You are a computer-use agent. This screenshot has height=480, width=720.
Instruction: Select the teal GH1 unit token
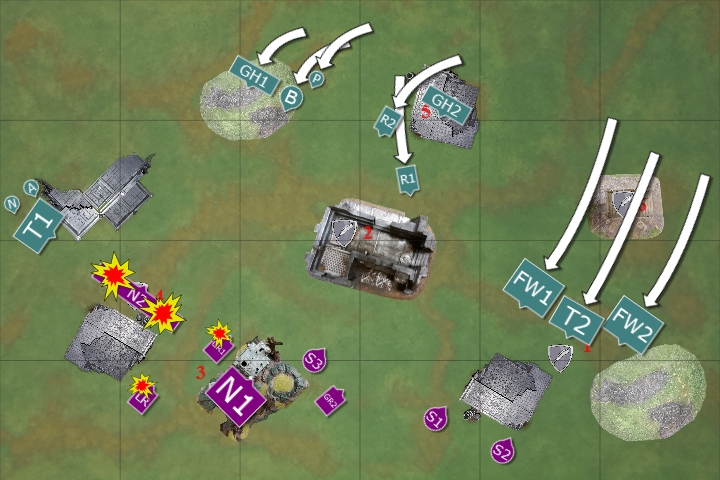tap(253, 74)
